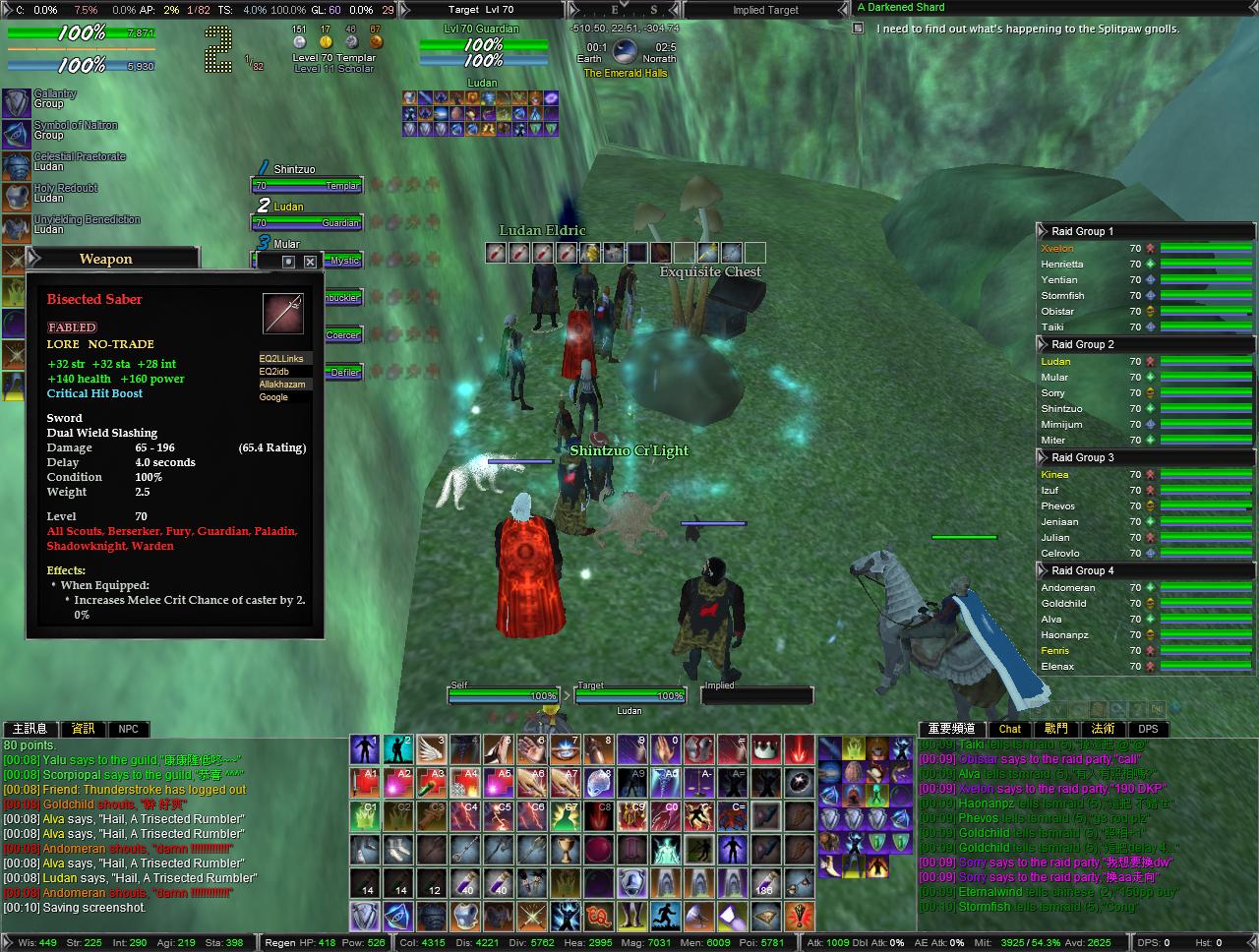The height and width of the screenshot is (952, 1259).
Task: Click the potion icon with 14 charges
Action: tap(363, 884)
